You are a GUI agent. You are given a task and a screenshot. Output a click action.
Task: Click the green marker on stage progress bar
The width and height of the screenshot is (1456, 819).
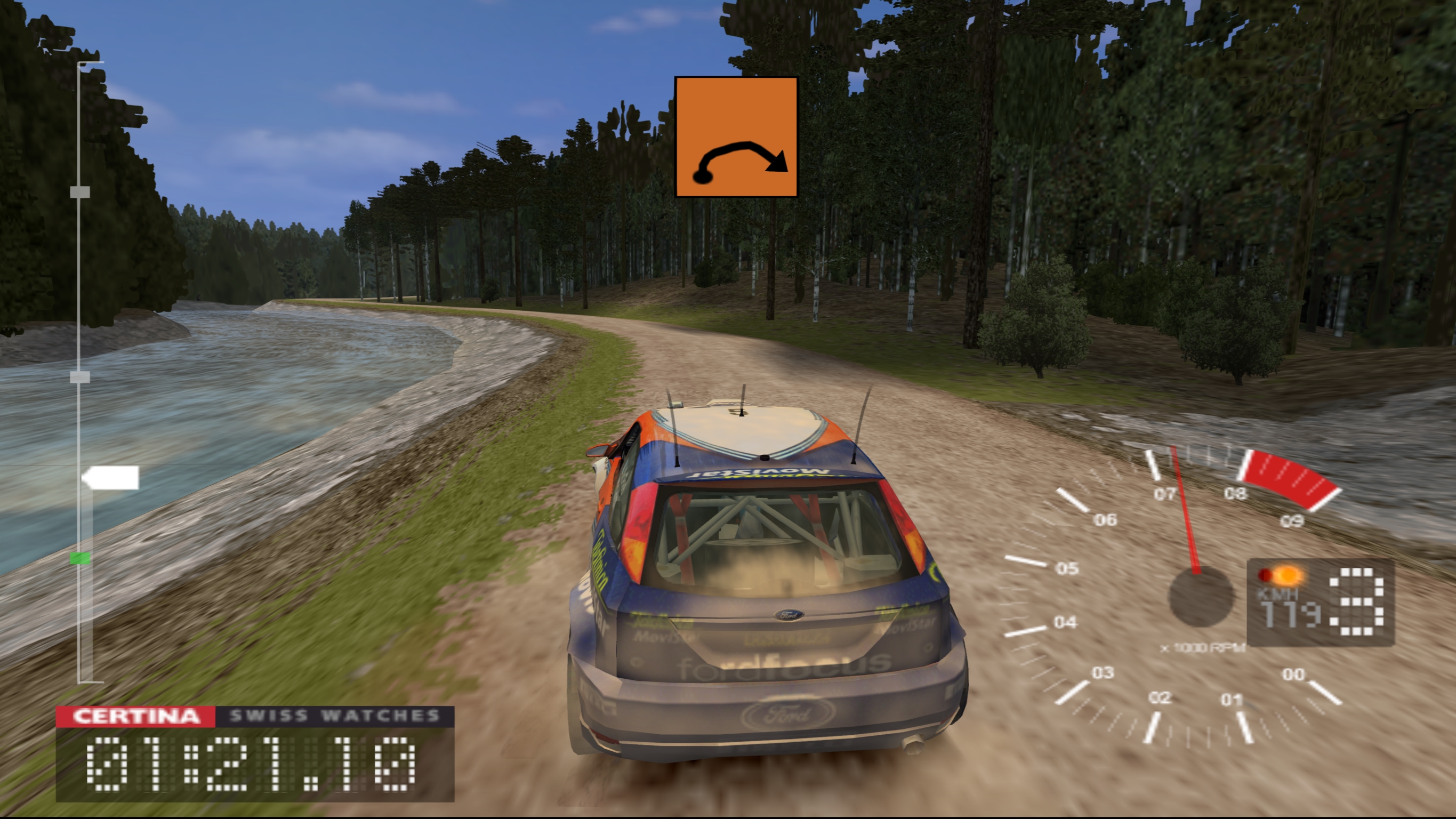(79, 558)
